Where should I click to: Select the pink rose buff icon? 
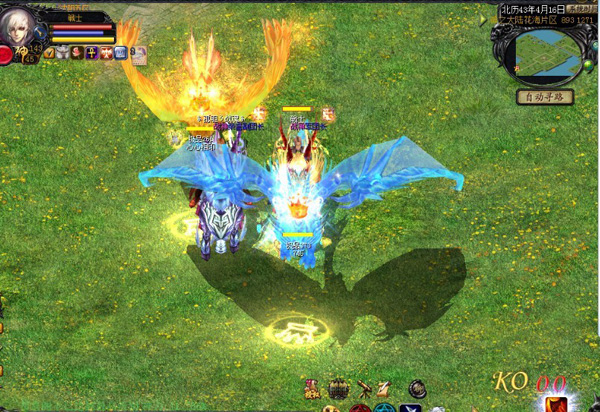coord(76,52)
